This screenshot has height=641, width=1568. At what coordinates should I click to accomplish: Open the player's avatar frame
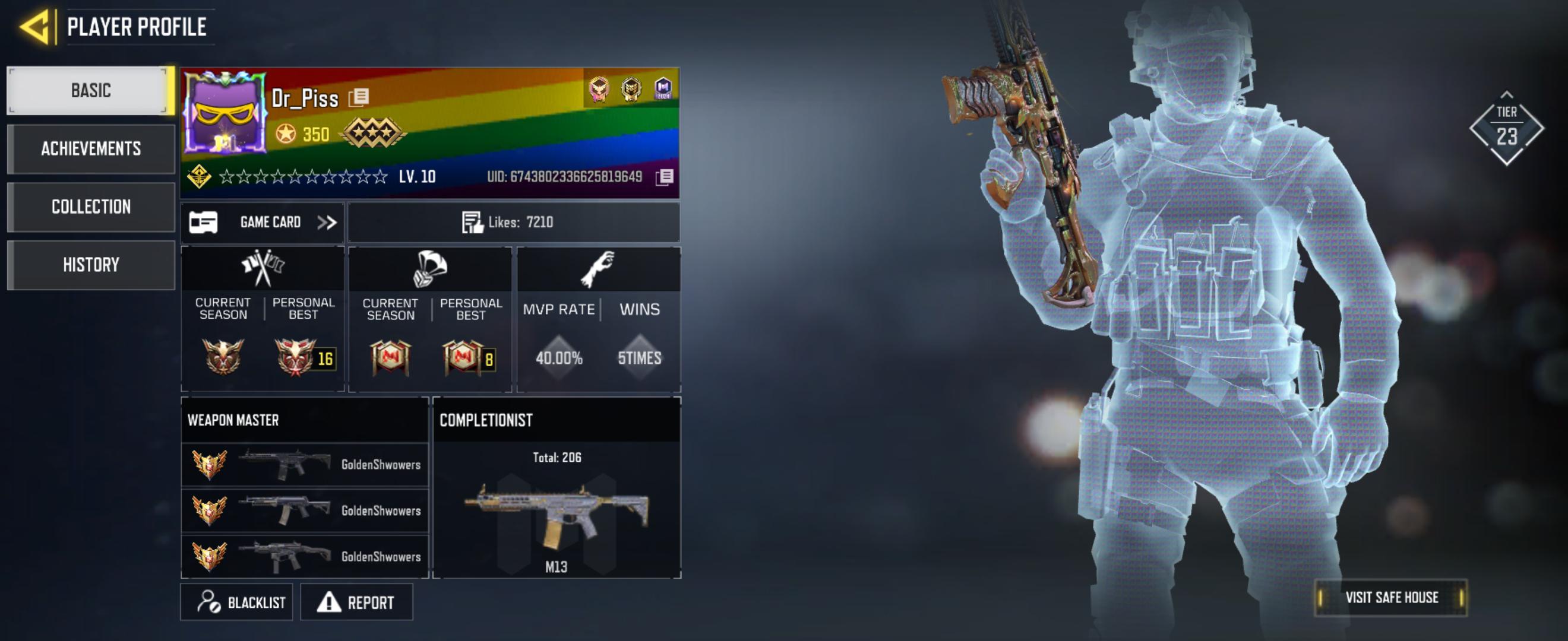pos(225,113)
